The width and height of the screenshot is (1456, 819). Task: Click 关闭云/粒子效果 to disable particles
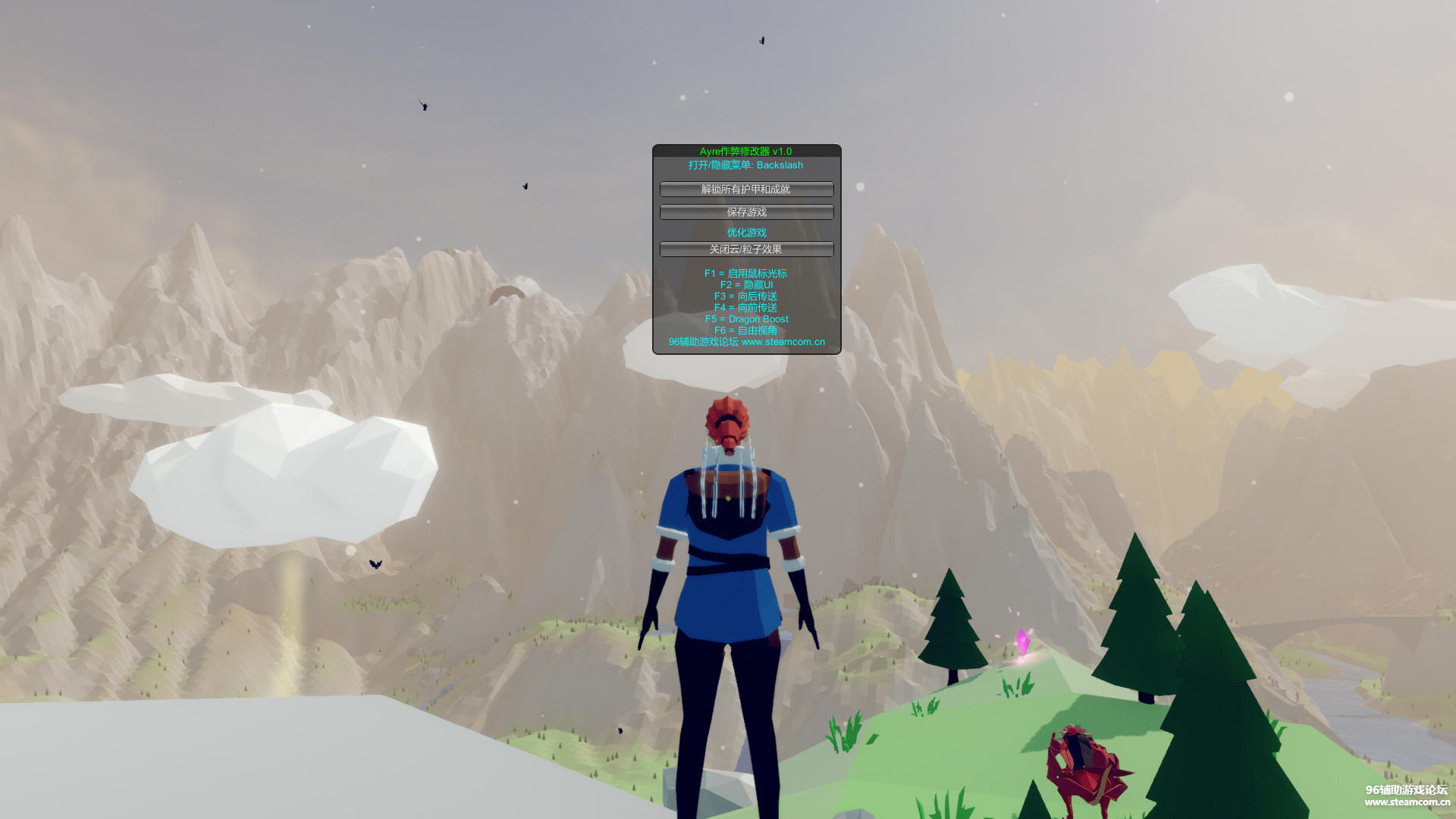(746, 249)
